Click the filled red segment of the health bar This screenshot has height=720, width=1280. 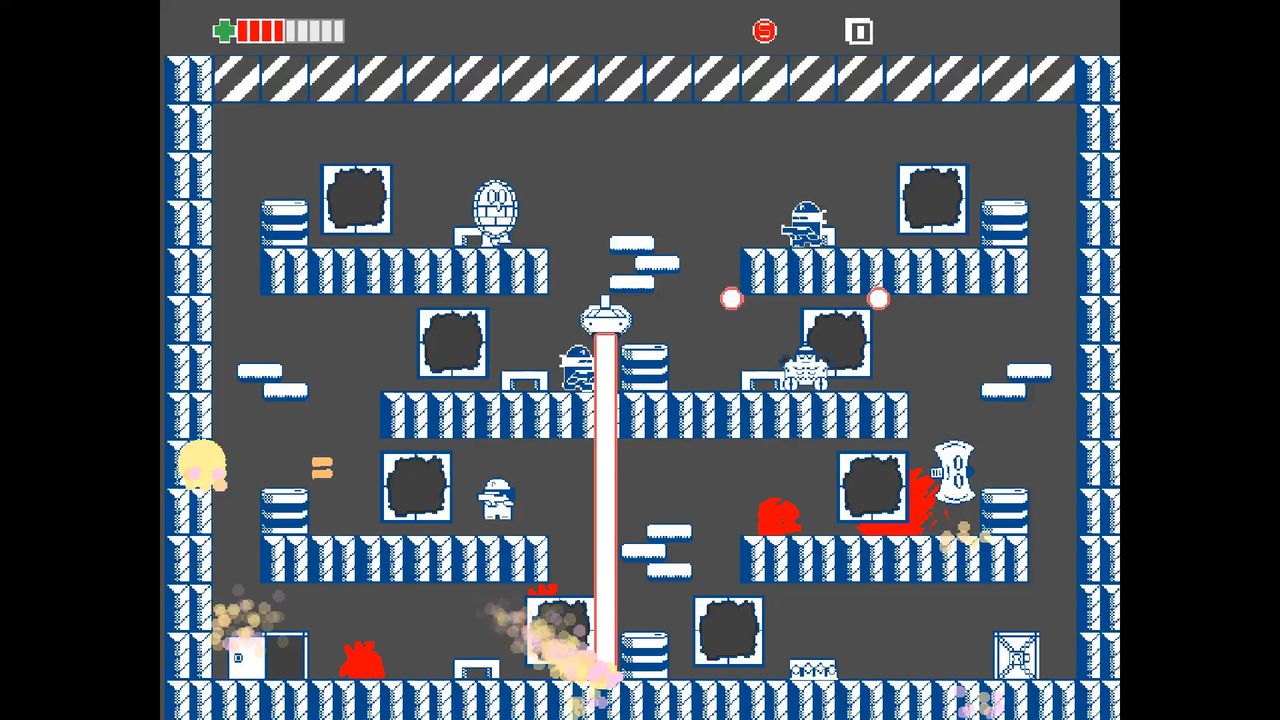point(260,31)
